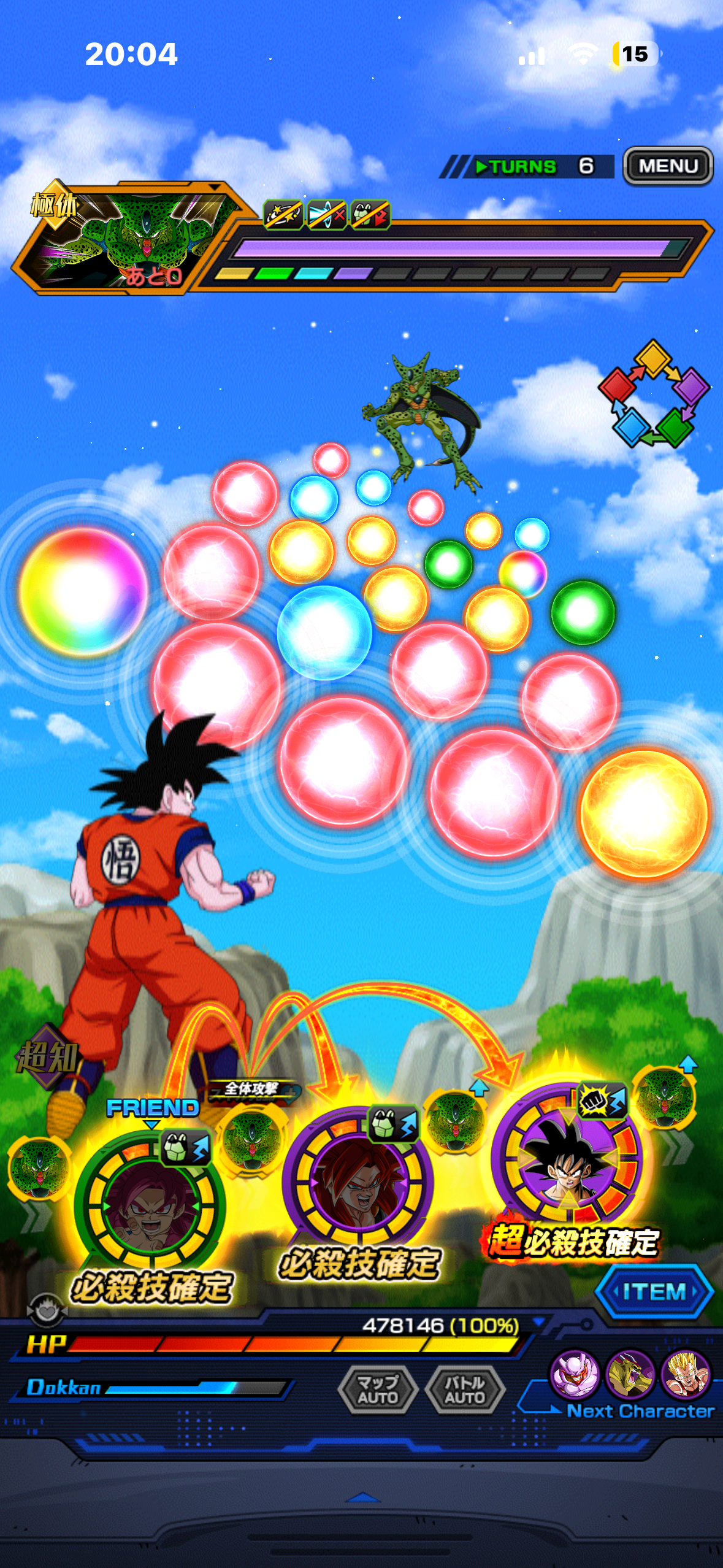Open the MENU button
The height and width of the screenshot is (1568, 723).
(668, 166)
